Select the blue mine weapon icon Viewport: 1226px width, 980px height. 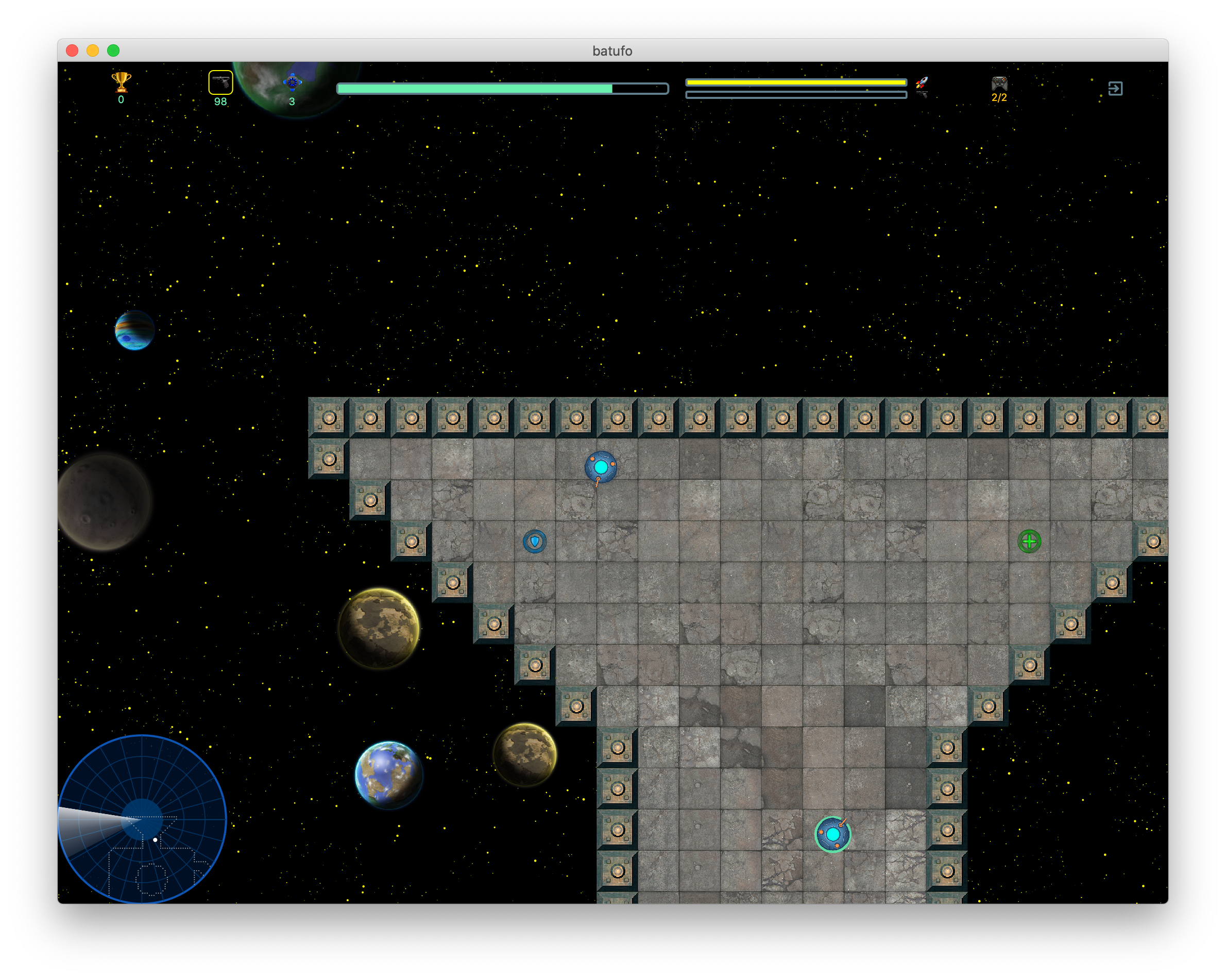click(x=292, y=83)
